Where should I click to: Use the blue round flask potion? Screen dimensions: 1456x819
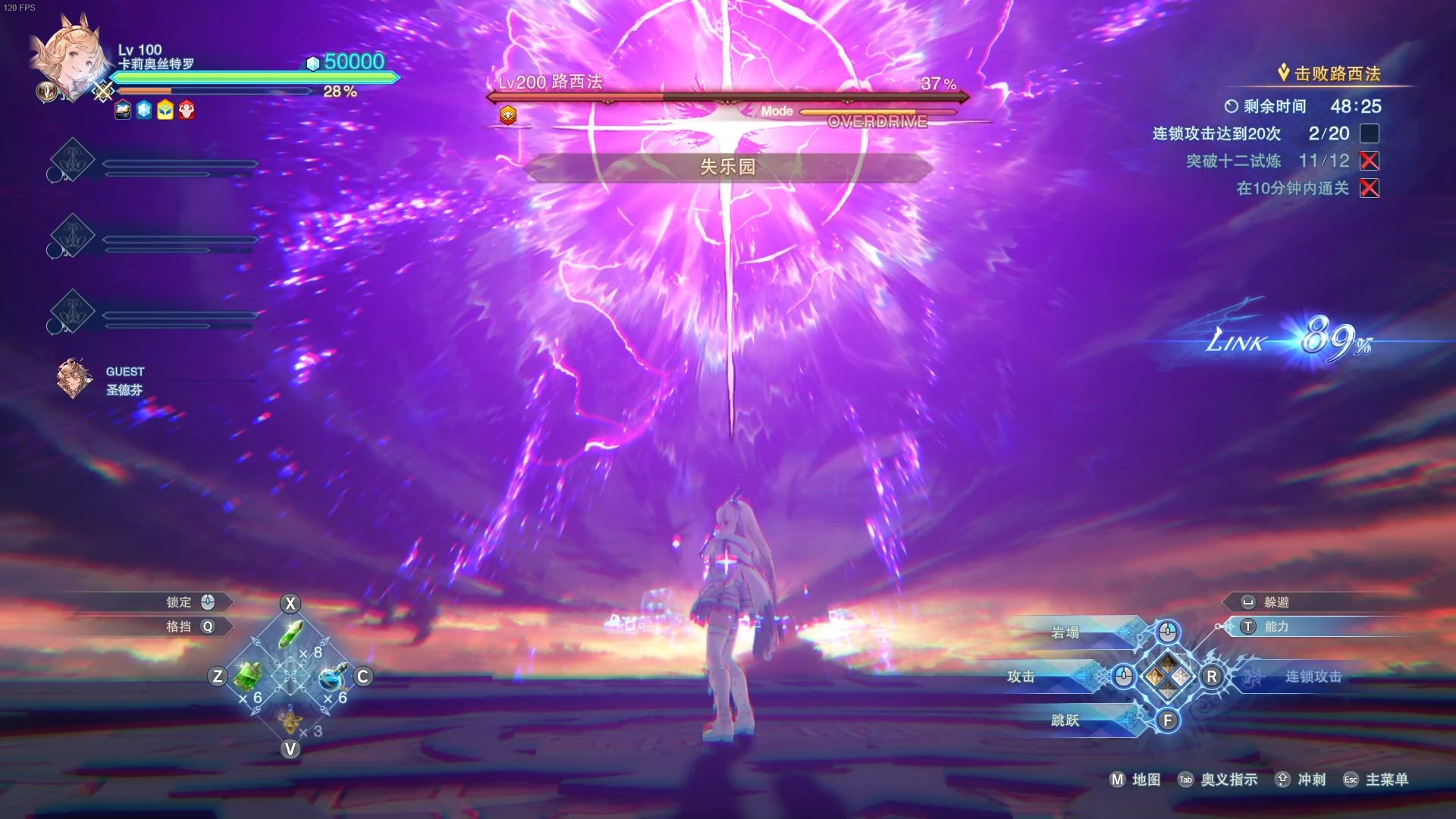click(x=332, y=676)
